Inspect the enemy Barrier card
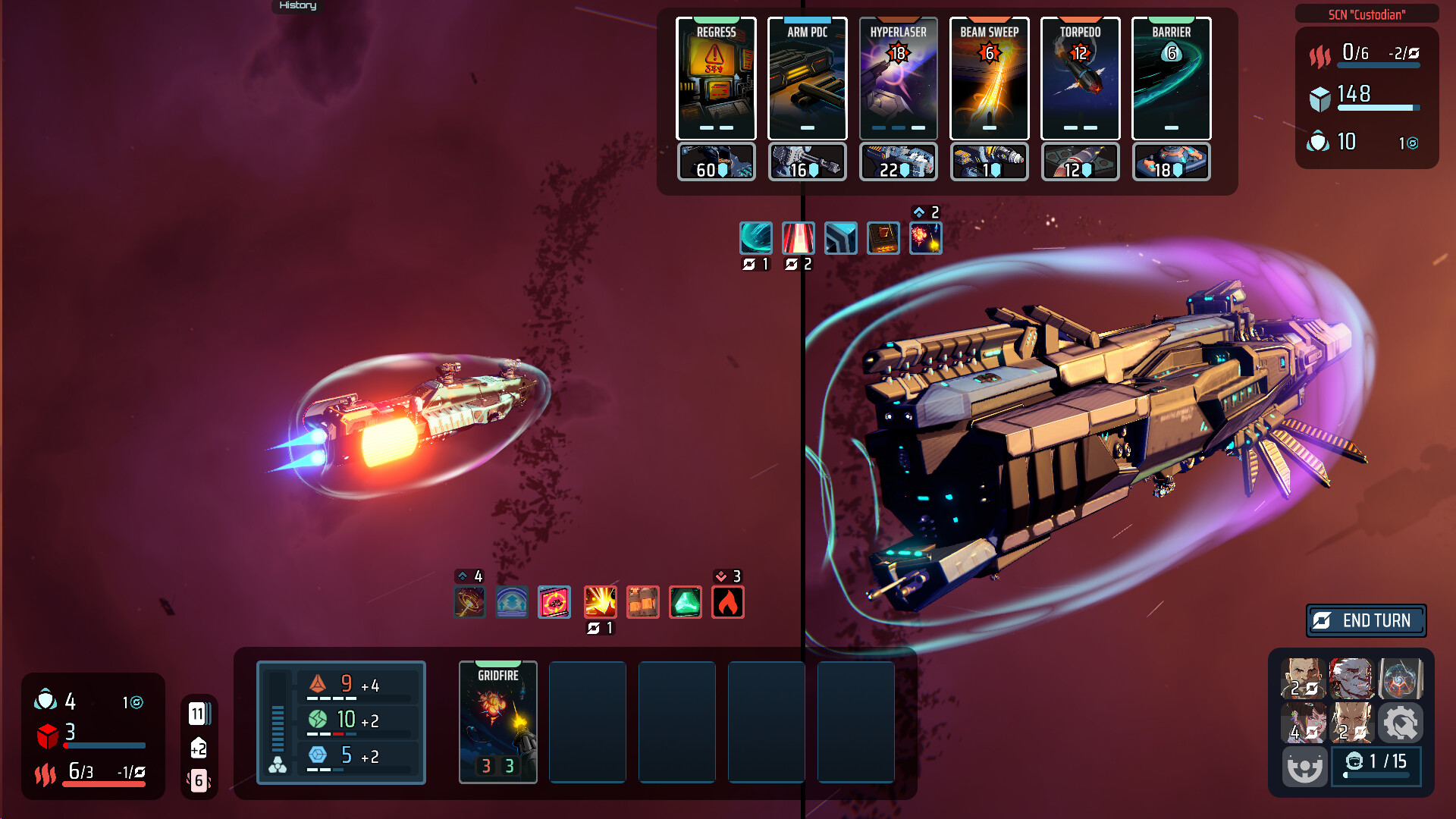This screenshot has width=1456, height=819. [x=1171, y=79]
